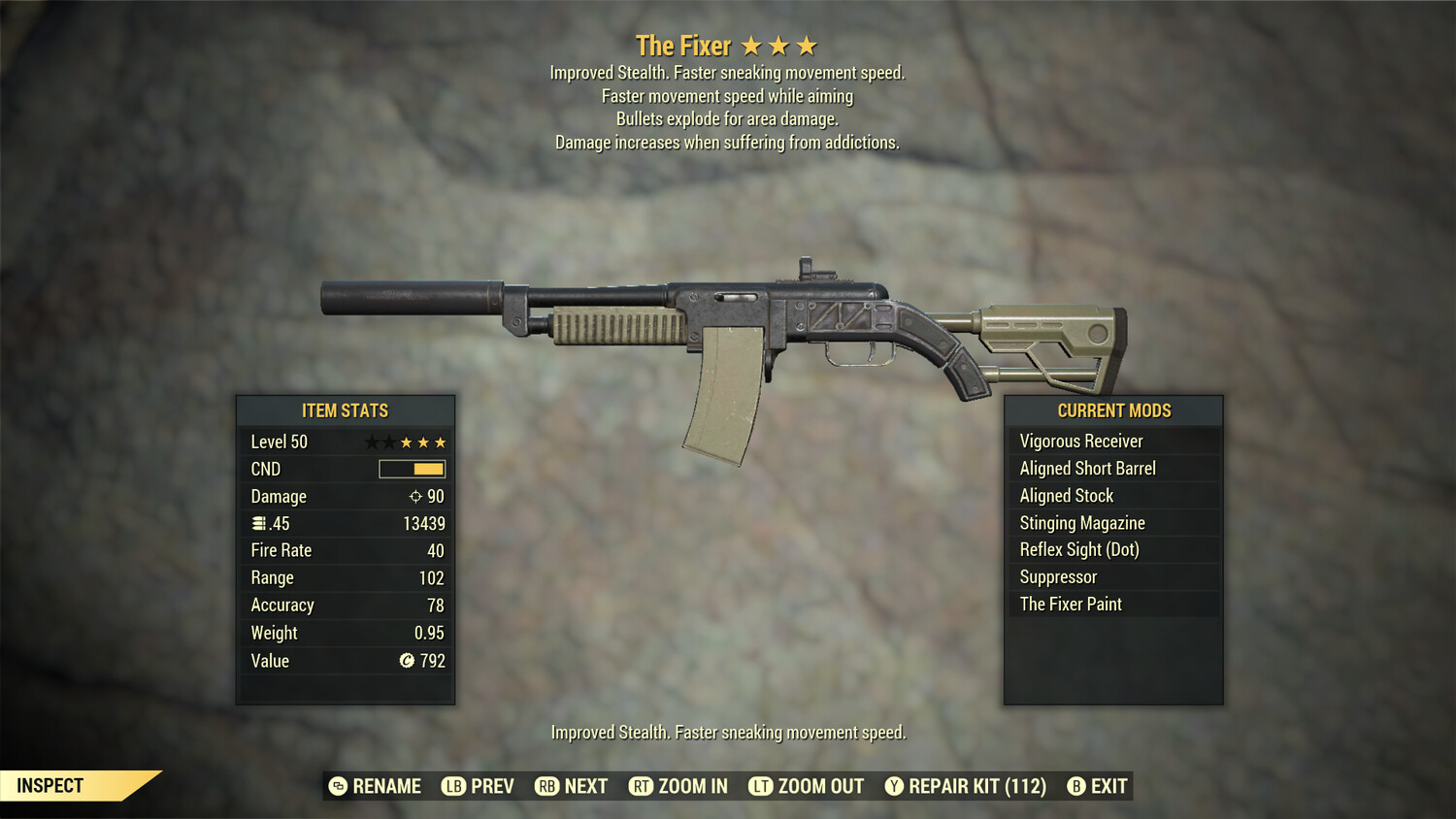Screen dimensions: 1456x819
Task: Select the RT Zoom In control icon
Action: 642,786
